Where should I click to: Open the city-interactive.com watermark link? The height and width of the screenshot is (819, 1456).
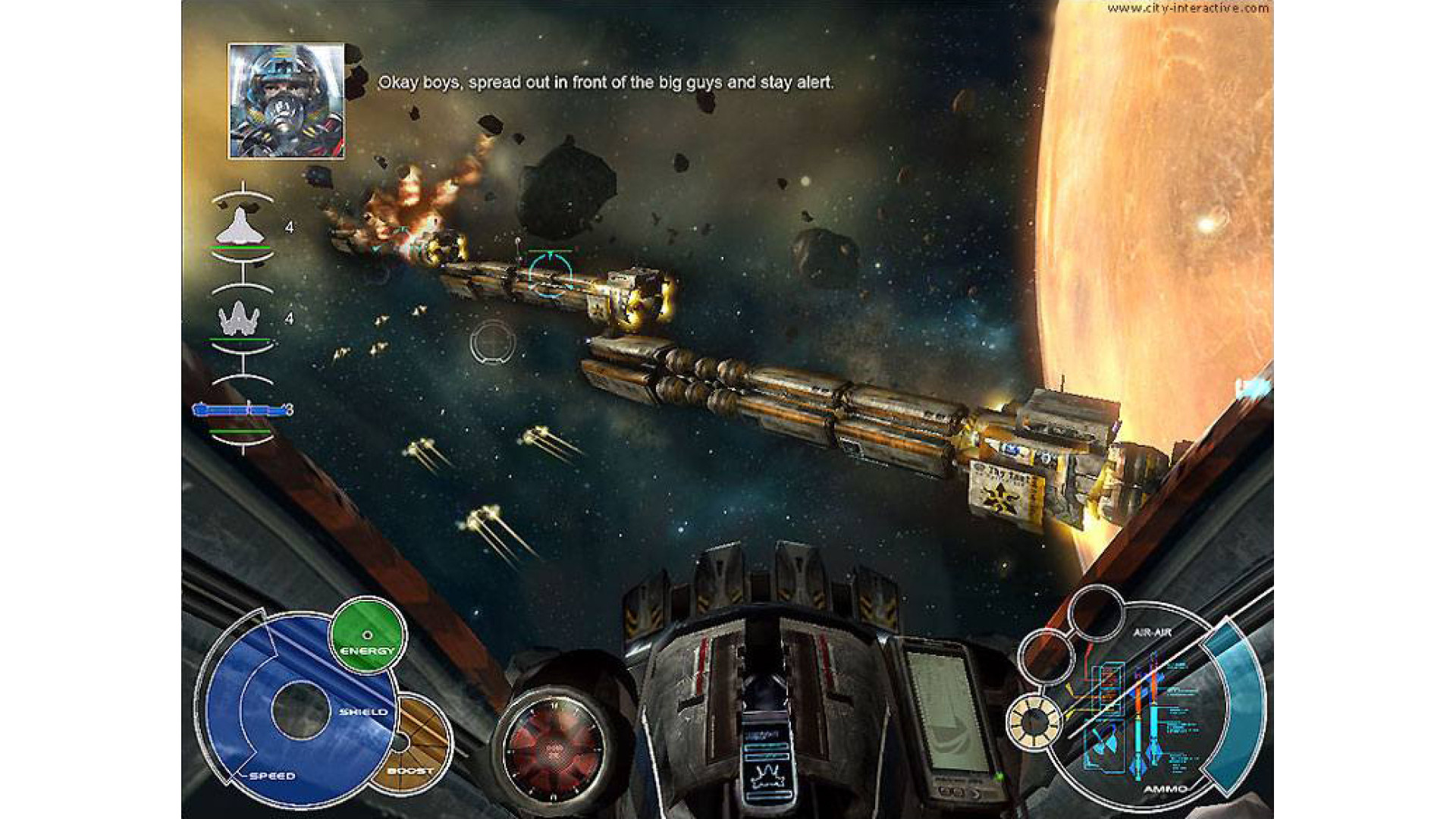point(1188,8)
